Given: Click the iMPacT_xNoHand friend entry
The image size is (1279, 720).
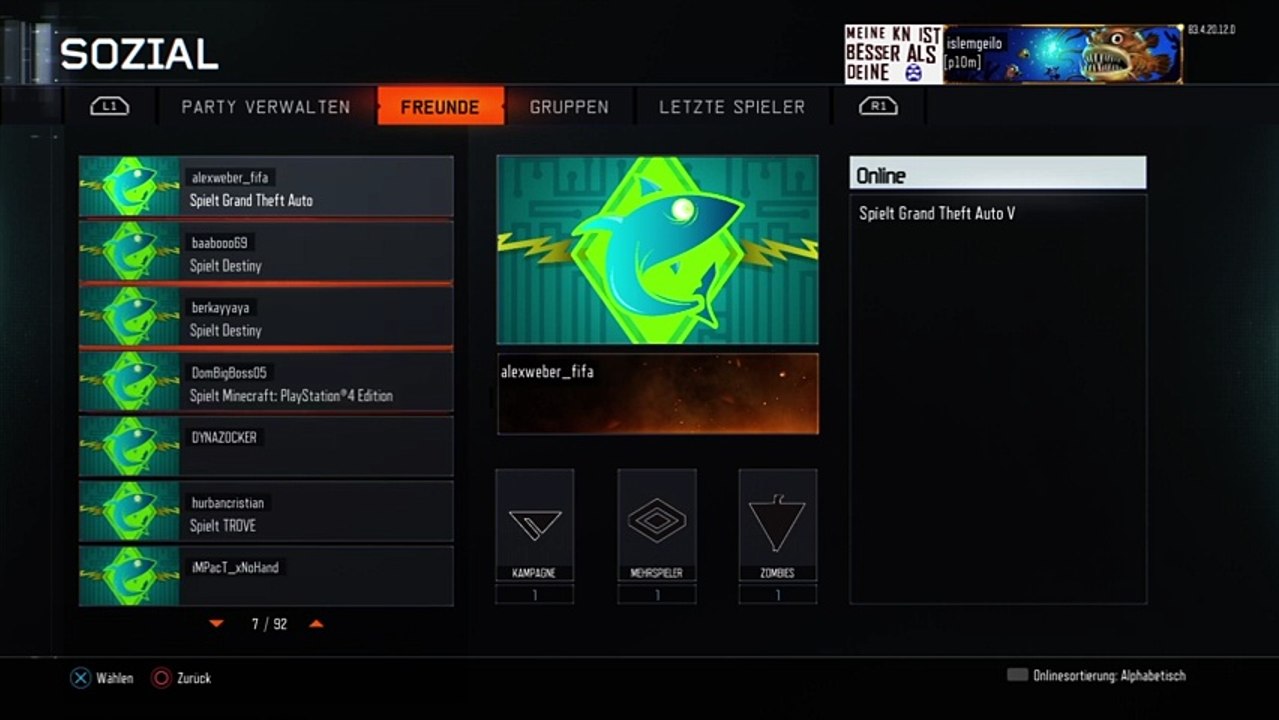Looking at the screenshot, I should click(x=266, y=576).
